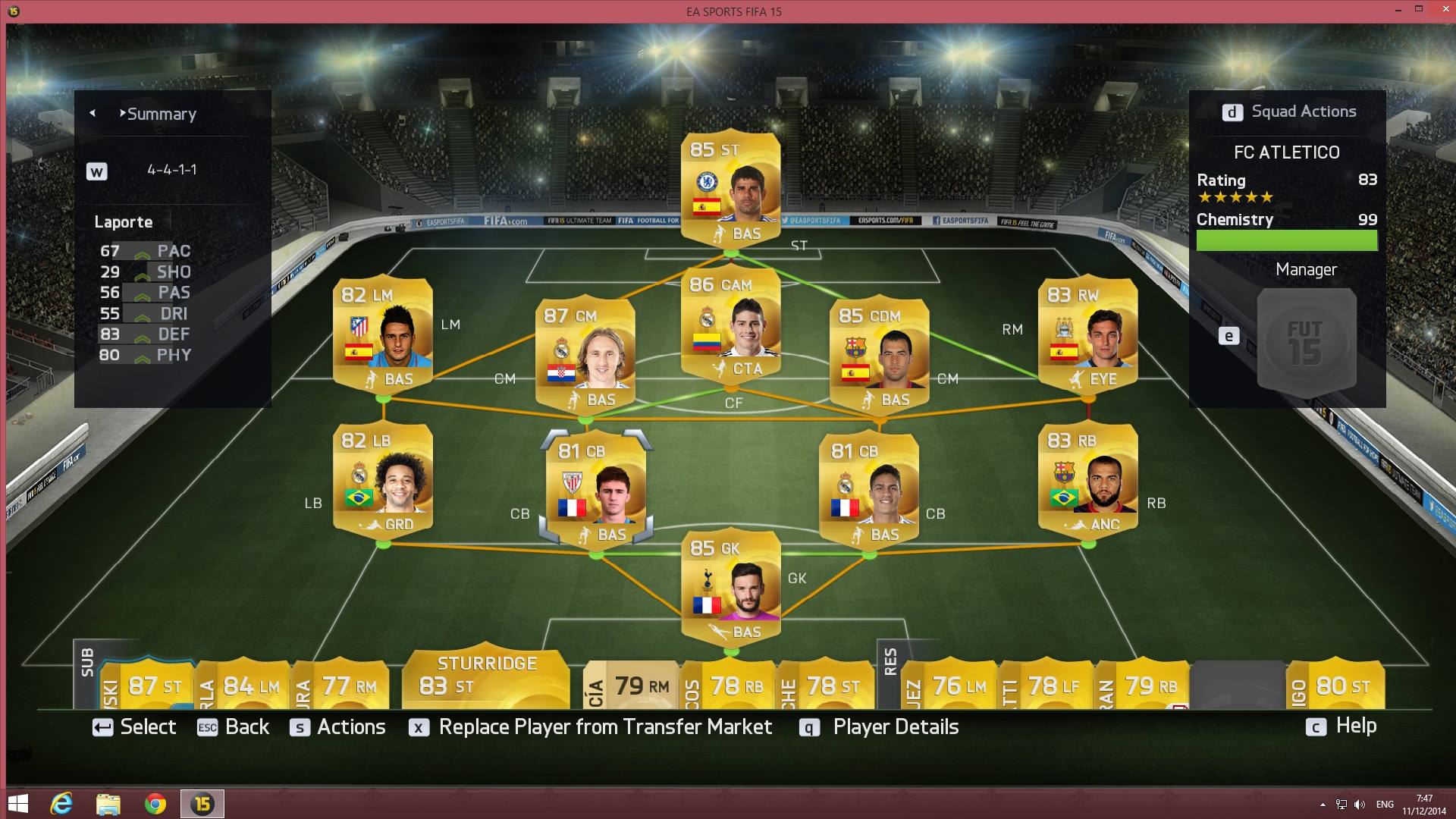Pick the 82 LM player card

coord(383,334)
